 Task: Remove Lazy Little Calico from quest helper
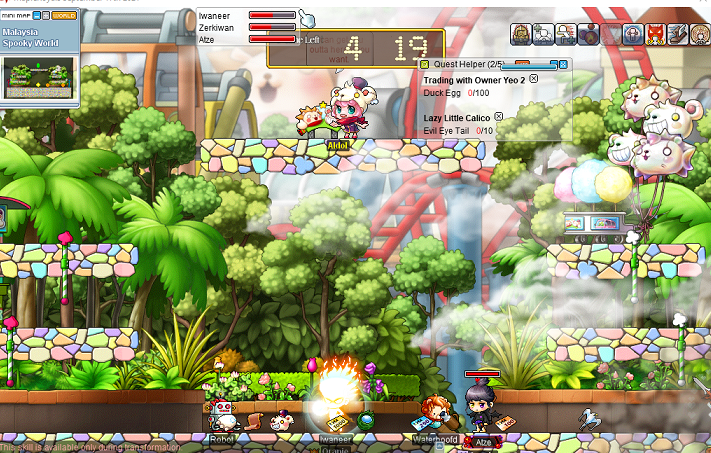pos(499,117)
